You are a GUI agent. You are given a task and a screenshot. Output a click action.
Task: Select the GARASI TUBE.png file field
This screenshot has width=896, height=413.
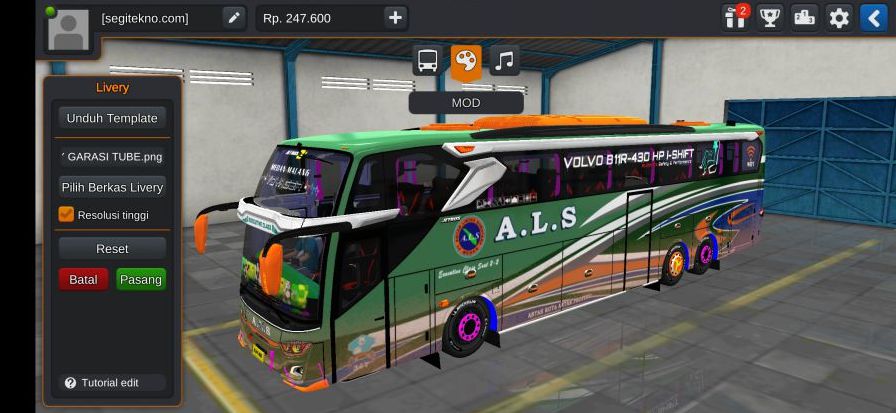point(112,156)
